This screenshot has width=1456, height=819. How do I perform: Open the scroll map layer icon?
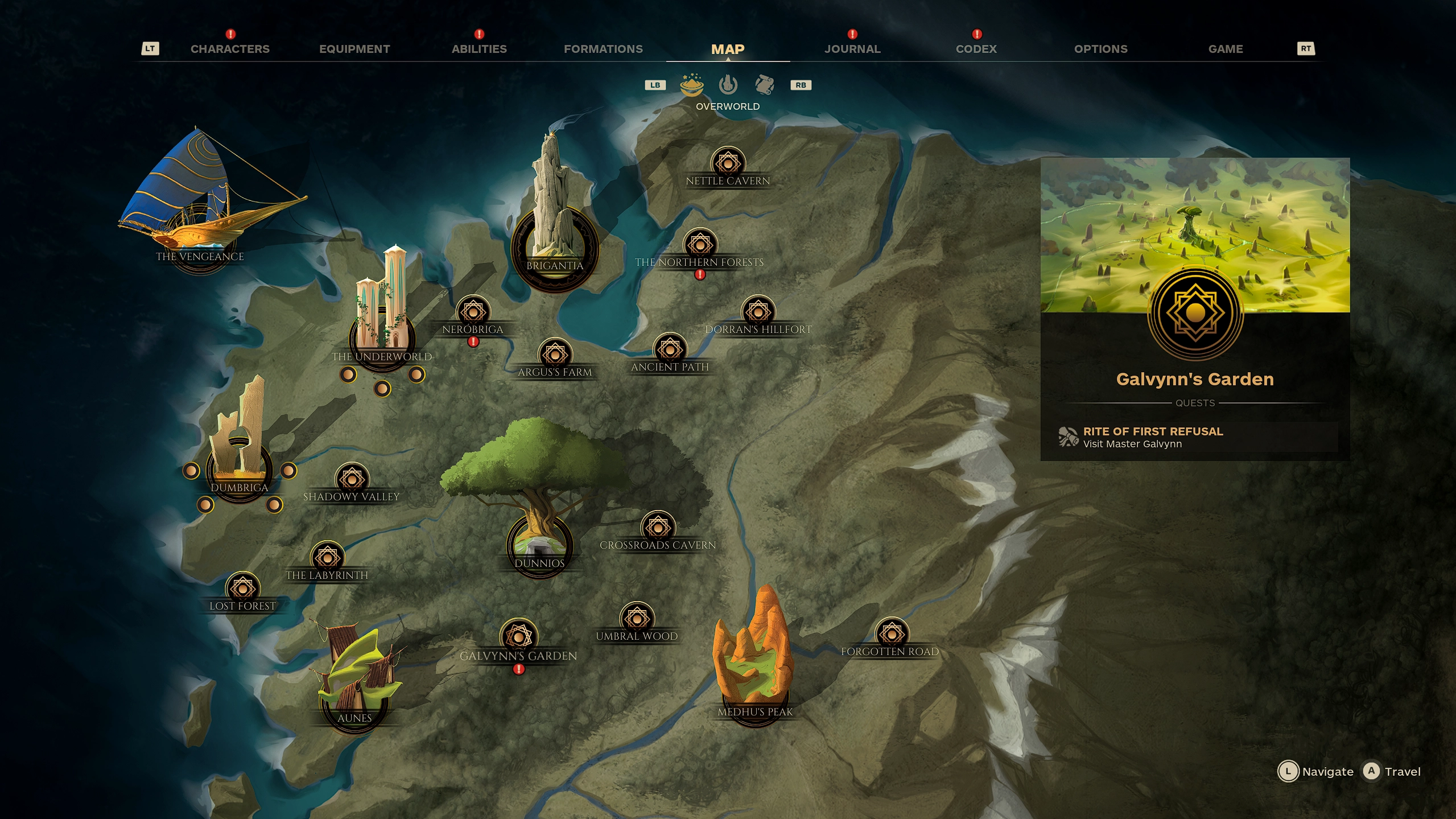(765, 85)
